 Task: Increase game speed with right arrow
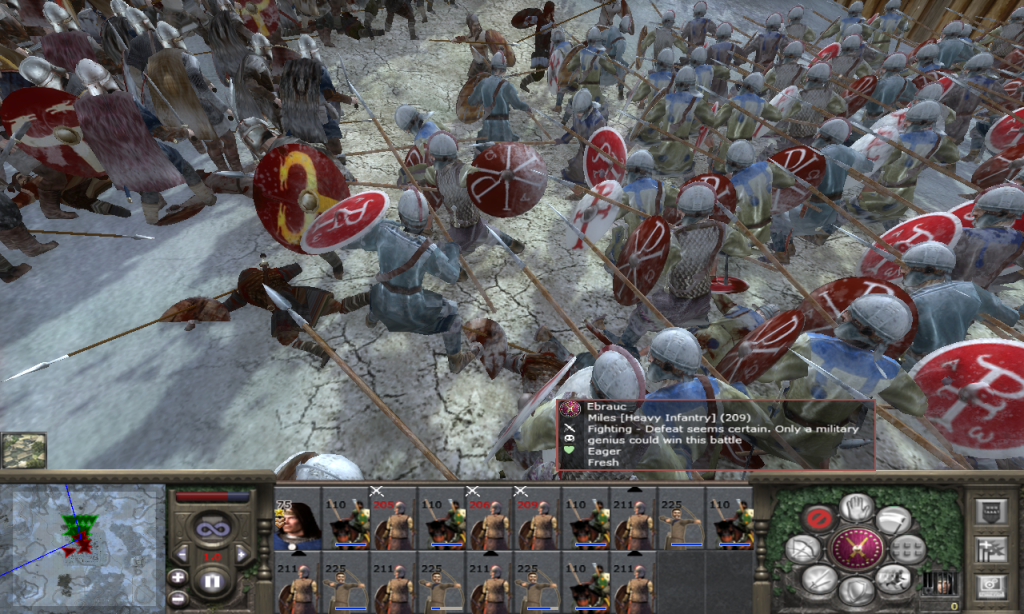point(241,552)
